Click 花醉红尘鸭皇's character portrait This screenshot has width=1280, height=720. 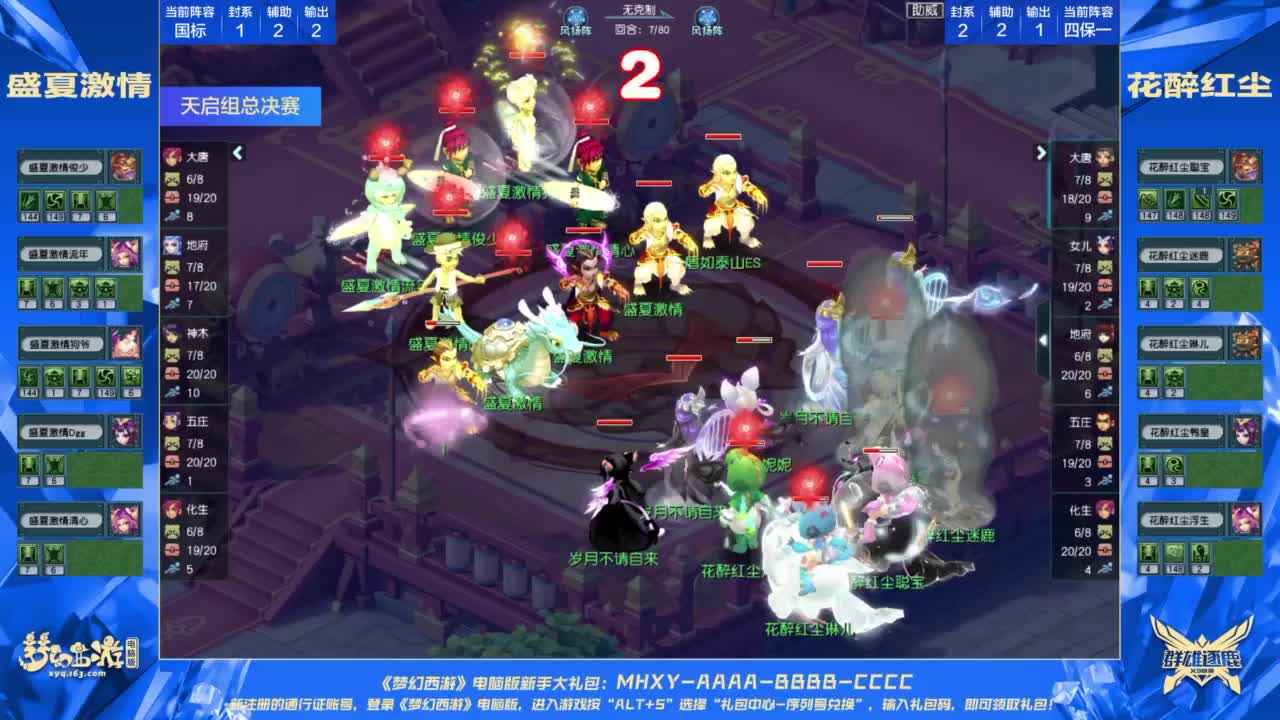tap(1246, 431)
